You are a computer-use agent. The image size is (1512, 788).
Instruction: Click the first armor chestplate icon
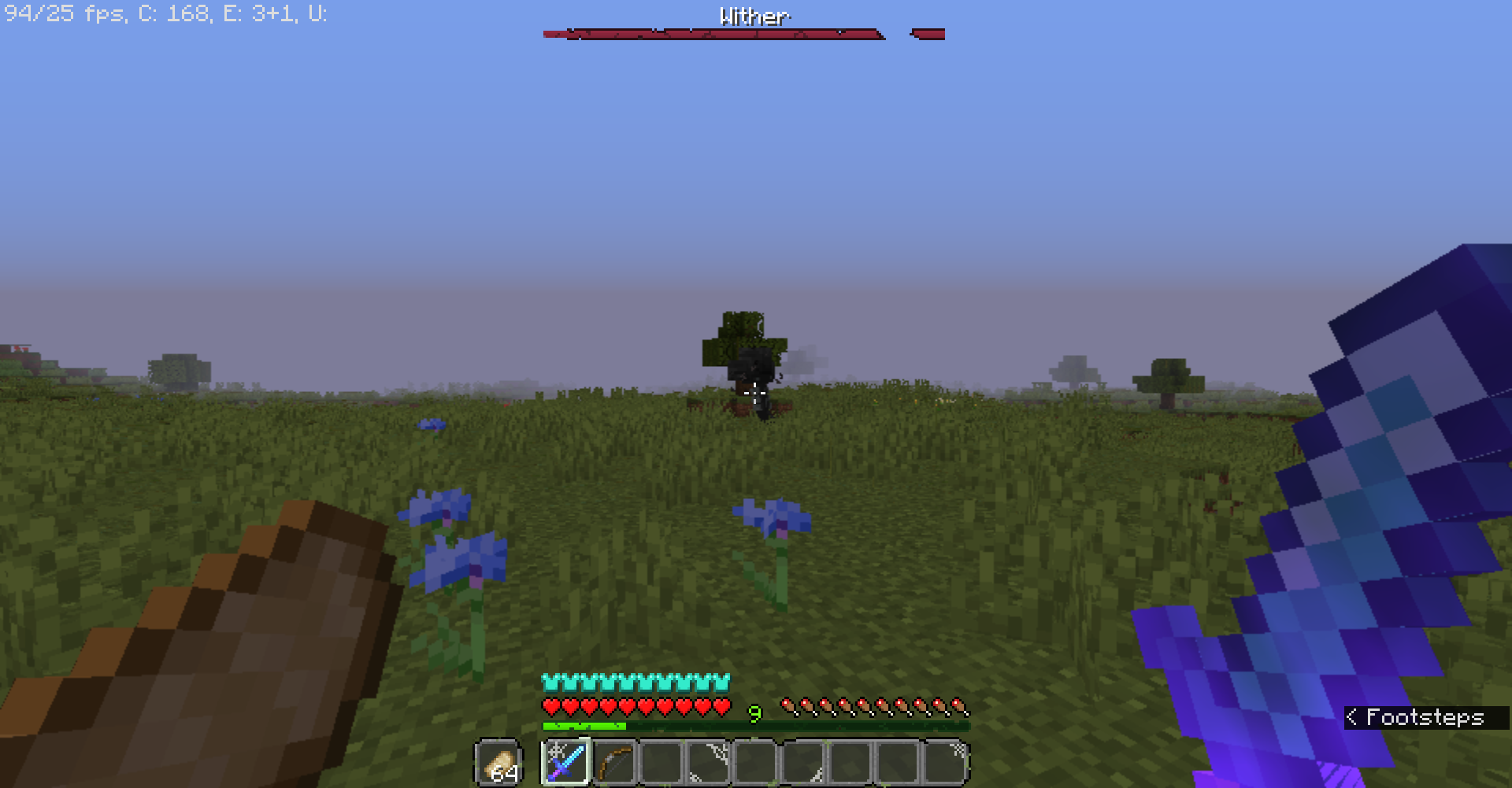[x=549, y=683]
